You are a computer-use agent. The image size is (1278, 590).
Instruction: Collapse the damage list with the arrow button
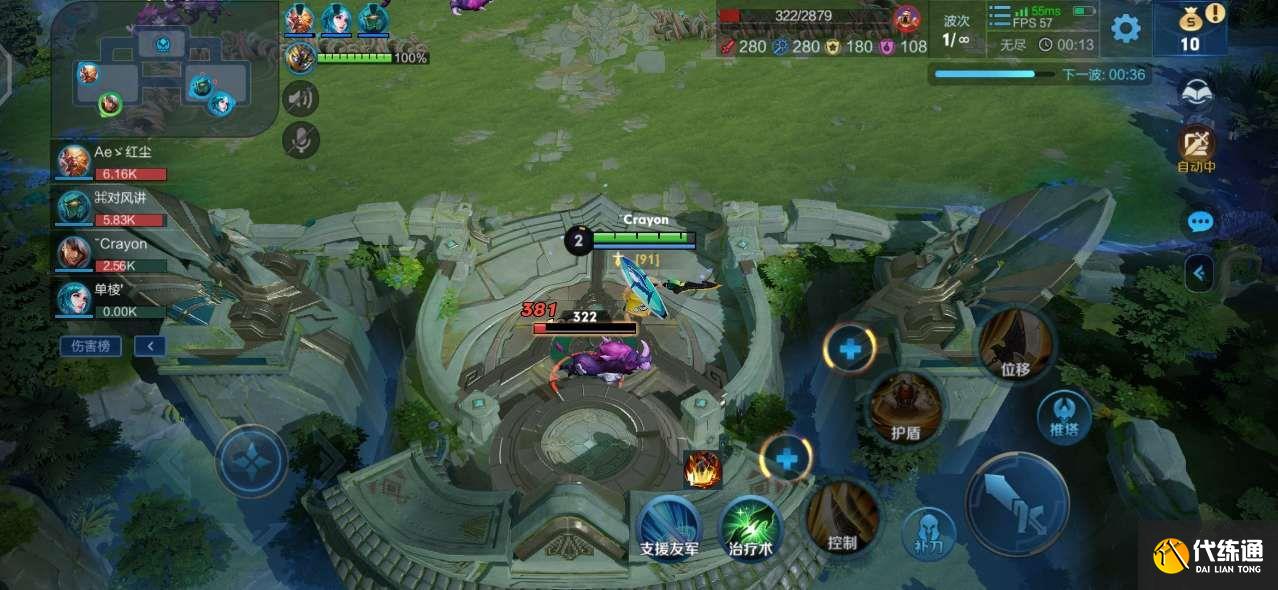tap(150, 346)
